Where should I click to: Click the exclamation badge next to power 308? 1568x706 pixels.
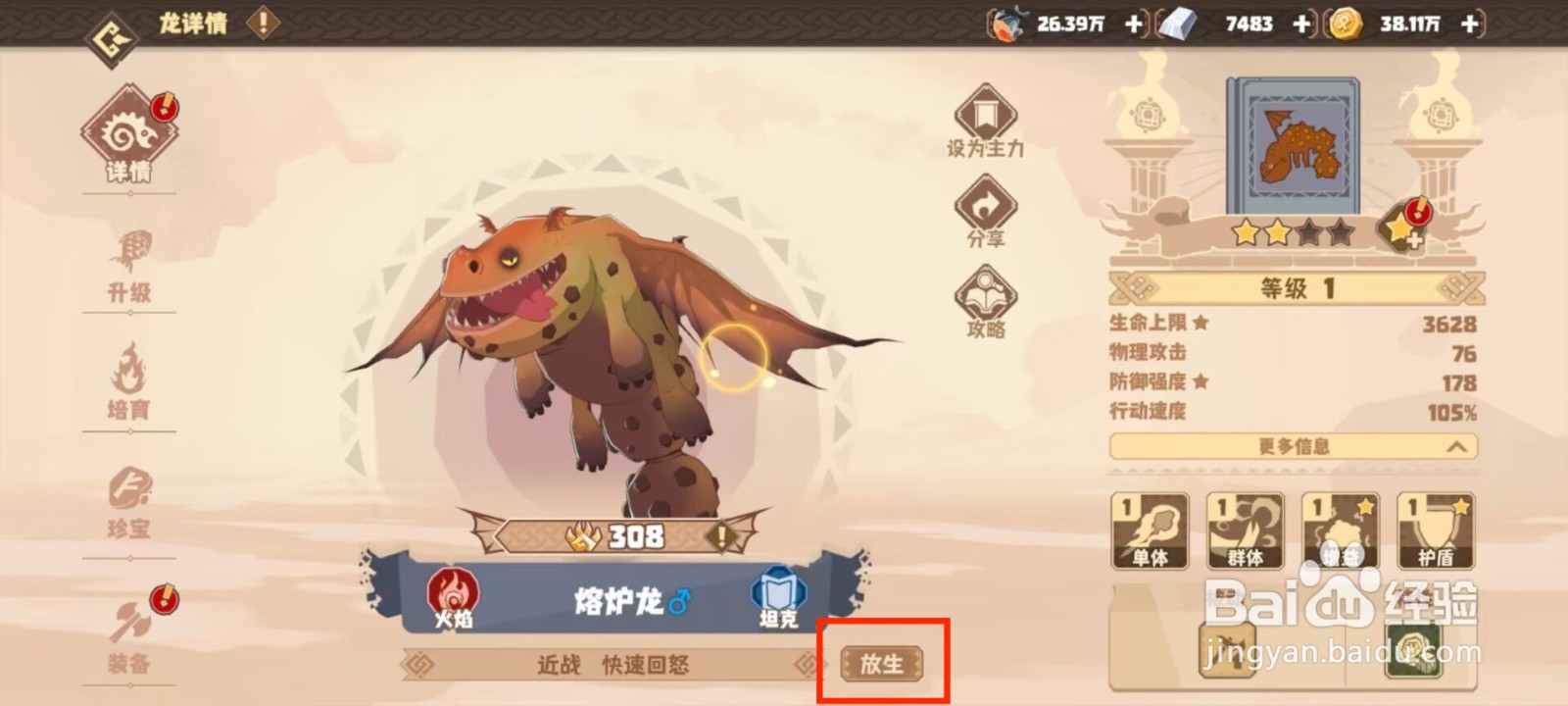pyautogui.click(x=720, y=537)
